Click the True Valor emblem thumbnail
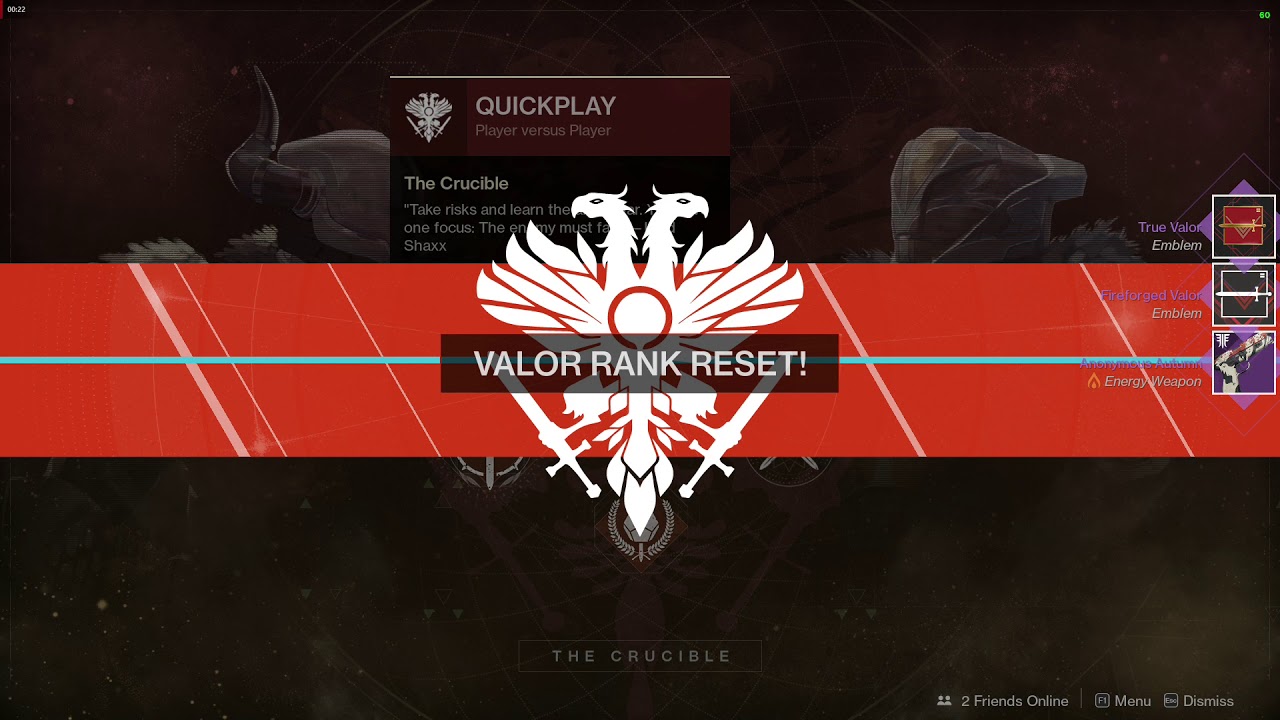 click(1243, 227)
